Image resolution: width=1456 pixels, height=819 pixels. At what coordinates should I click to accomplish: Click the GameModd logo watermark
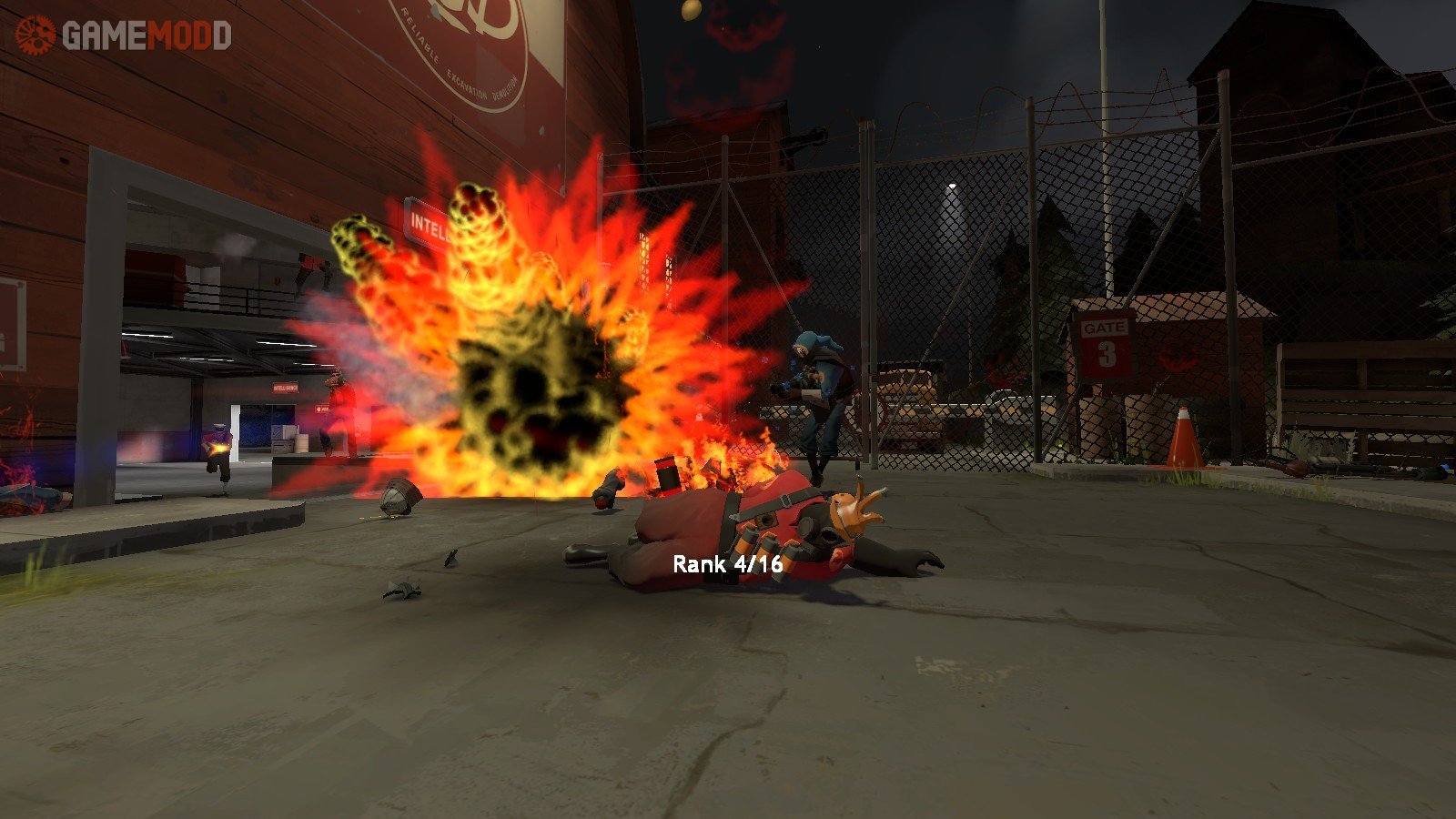pos(124,35)
